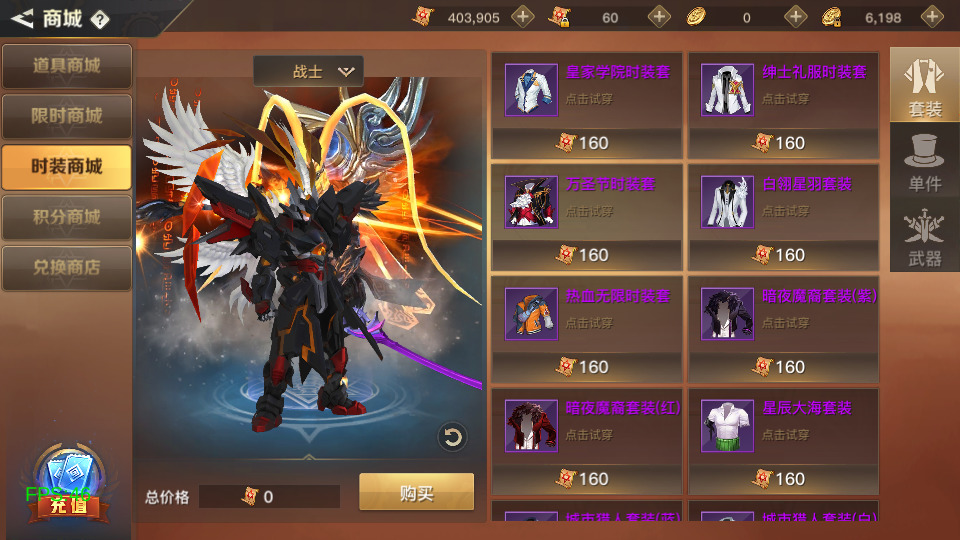Buy the selected outfit with 购买
This screenshot has height=540, width=960.
[416, 492]
